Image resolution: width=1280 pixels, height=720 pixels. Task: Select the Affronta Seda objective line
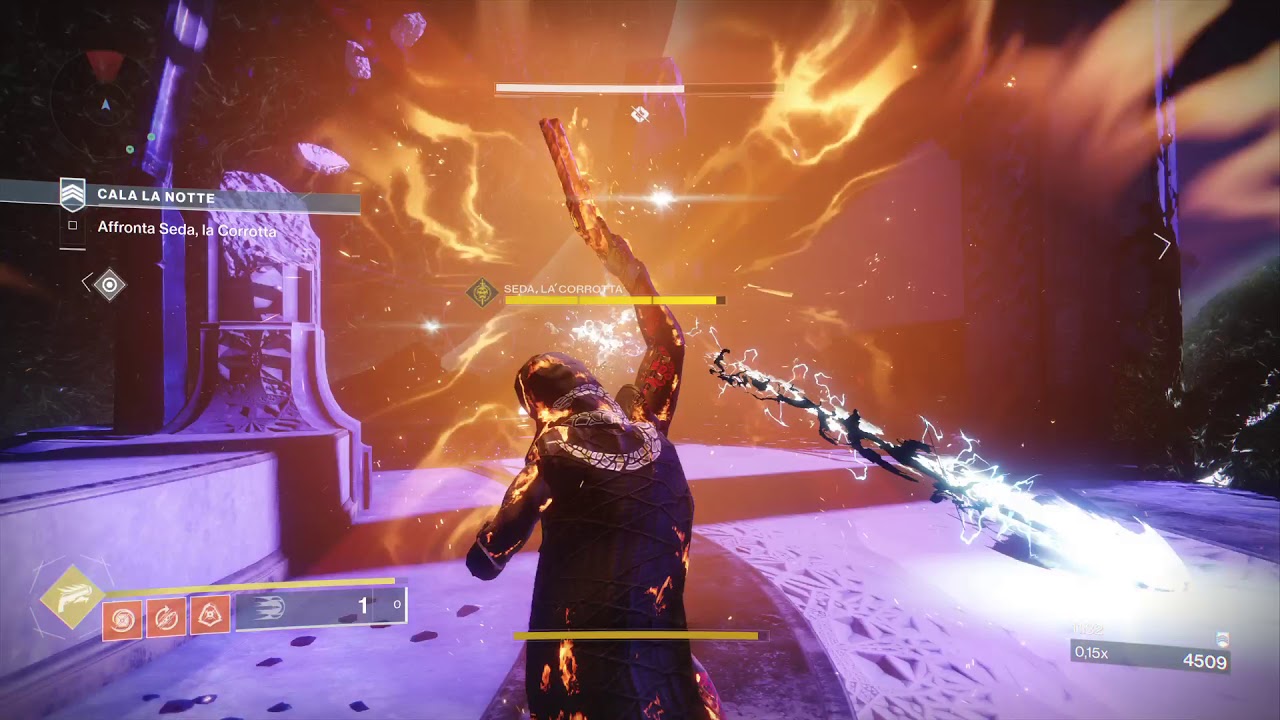pos(187,229)
